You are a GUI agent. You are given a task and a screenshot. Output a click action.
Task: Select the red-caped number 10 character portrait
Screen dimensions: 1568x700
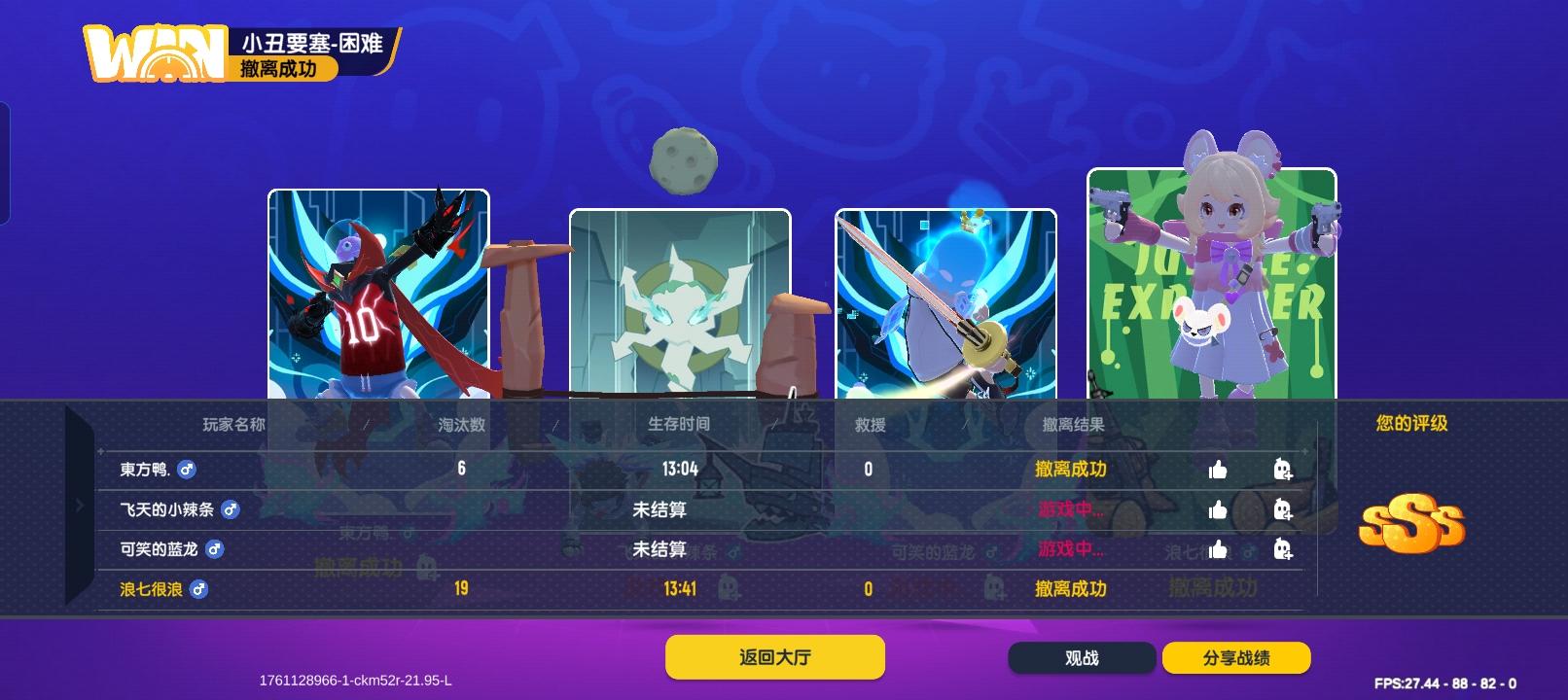click(x=377, y=292)
